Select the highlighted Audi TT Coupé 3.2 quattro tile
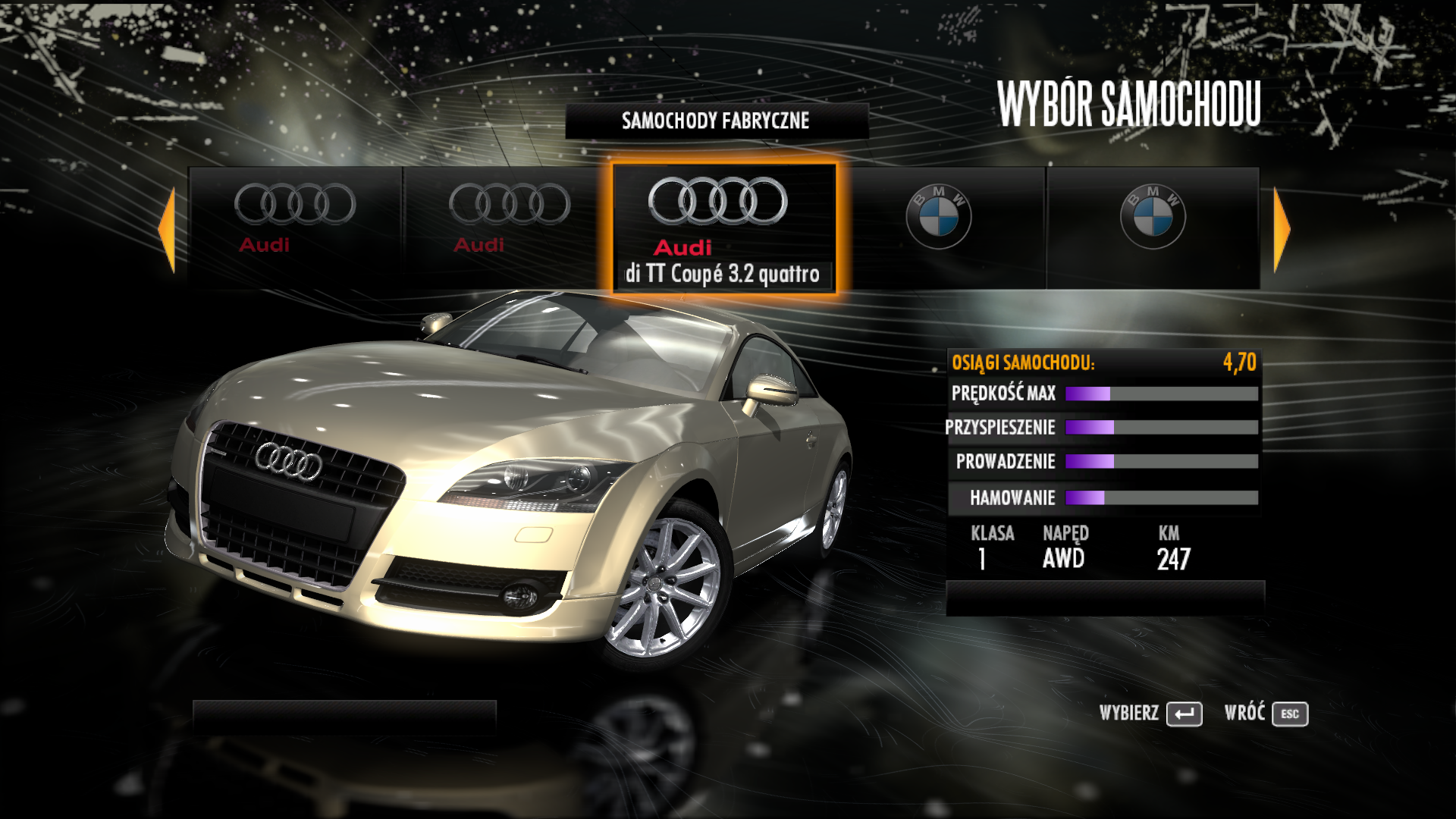The width and height of the screenshot is (1456, 819). click(724, 227)
